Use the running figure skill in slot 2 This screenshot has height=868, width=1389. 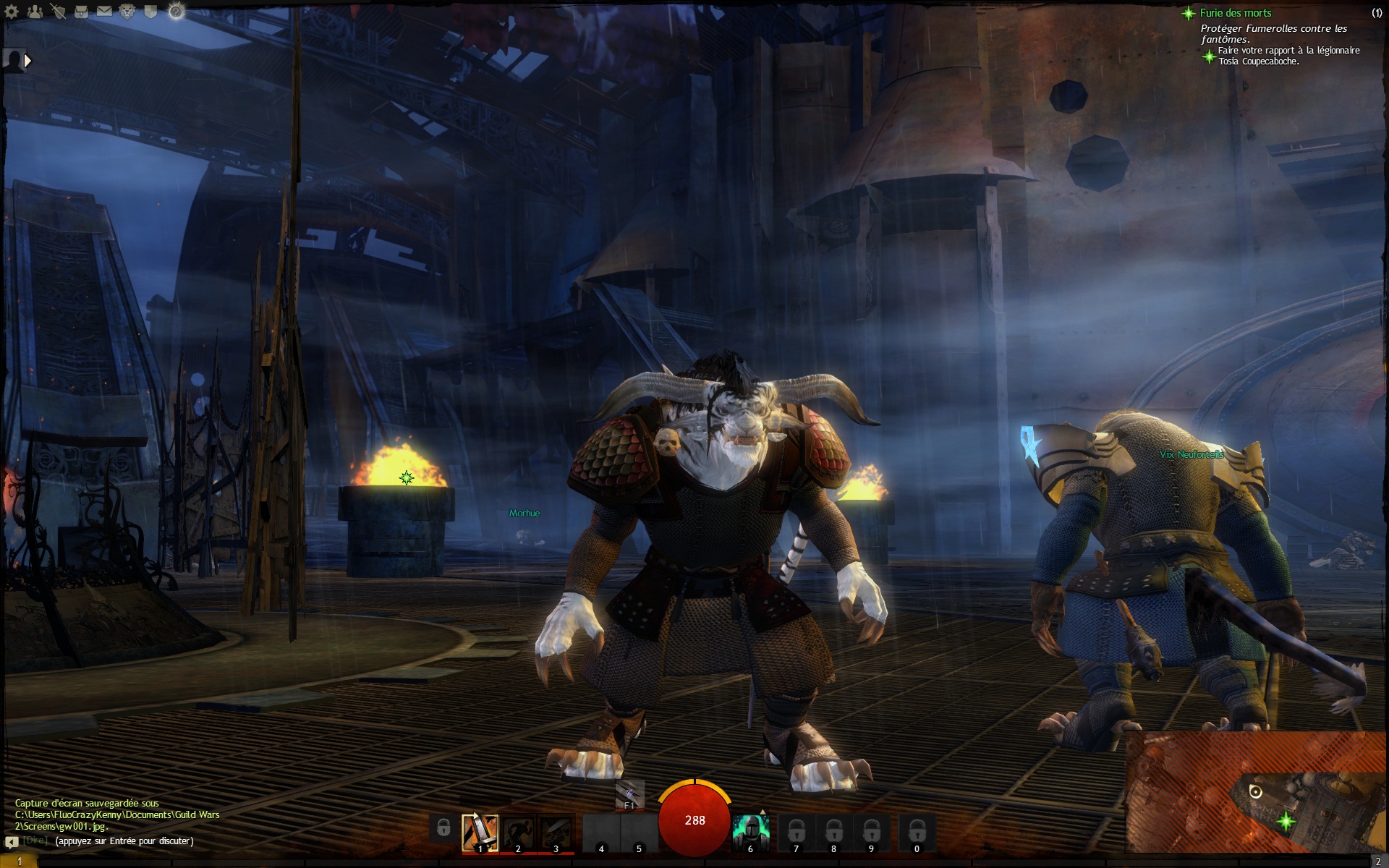coord(518,833)
